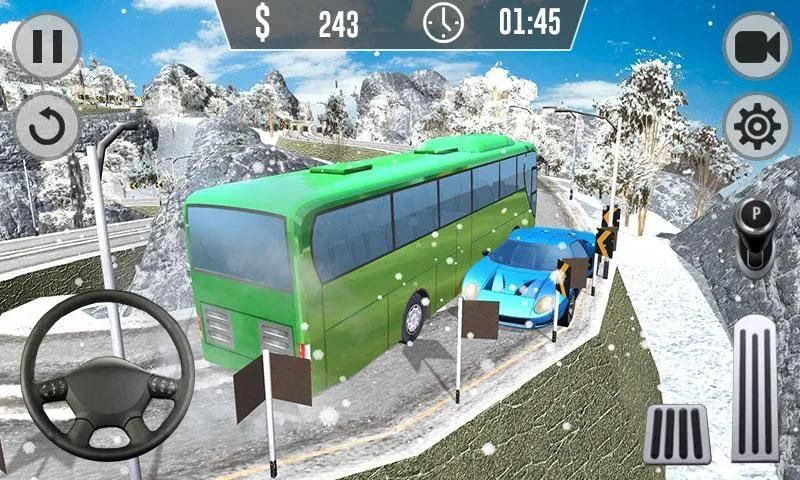The width and height of the screenshot is (800, 480).
Task: Click the gear shifter lever
Action: click(x=758, y=228)
